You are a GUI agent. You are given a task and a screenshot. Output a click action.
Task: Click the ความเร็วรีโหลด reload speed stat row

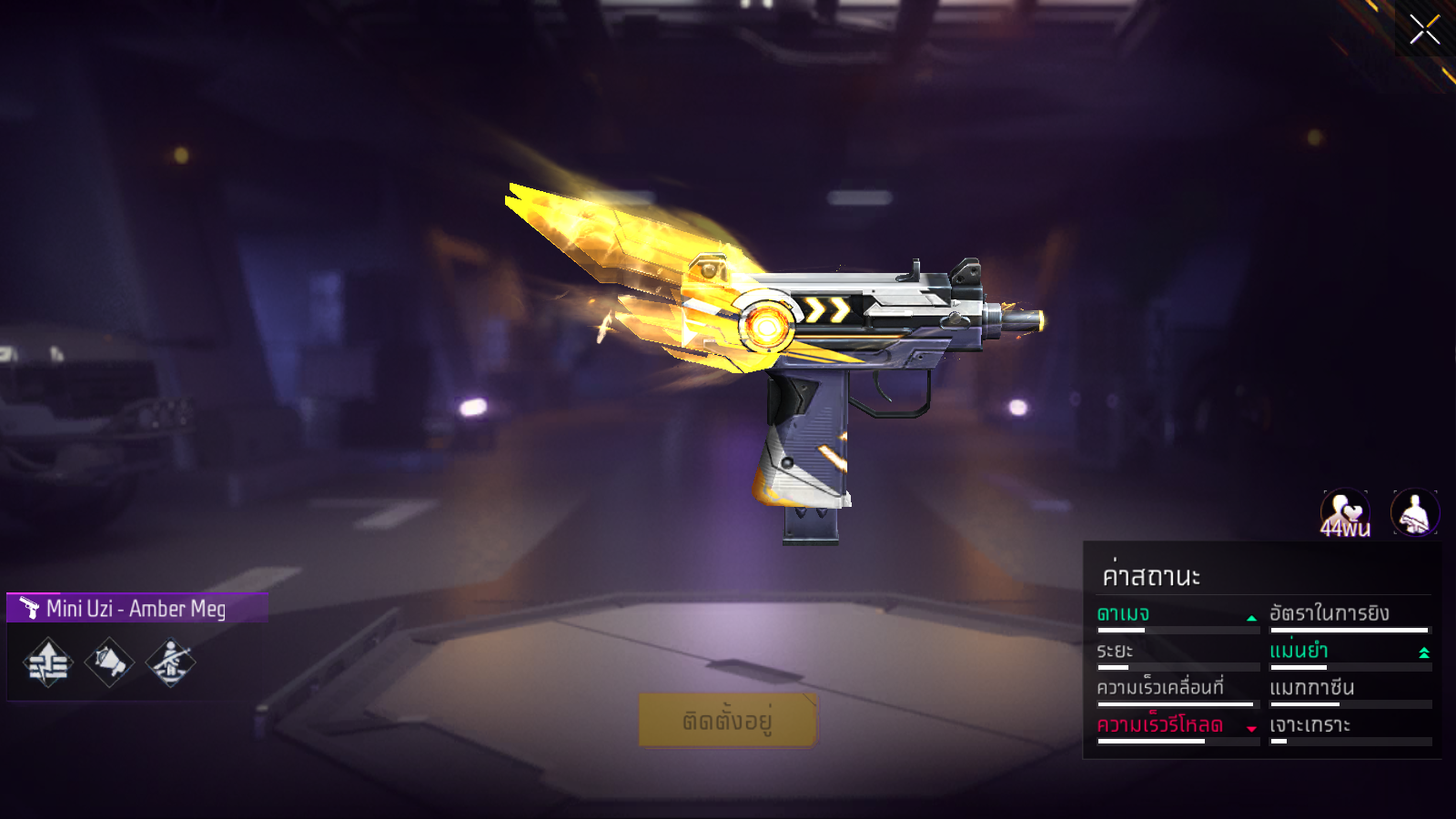pos(1177,727)
